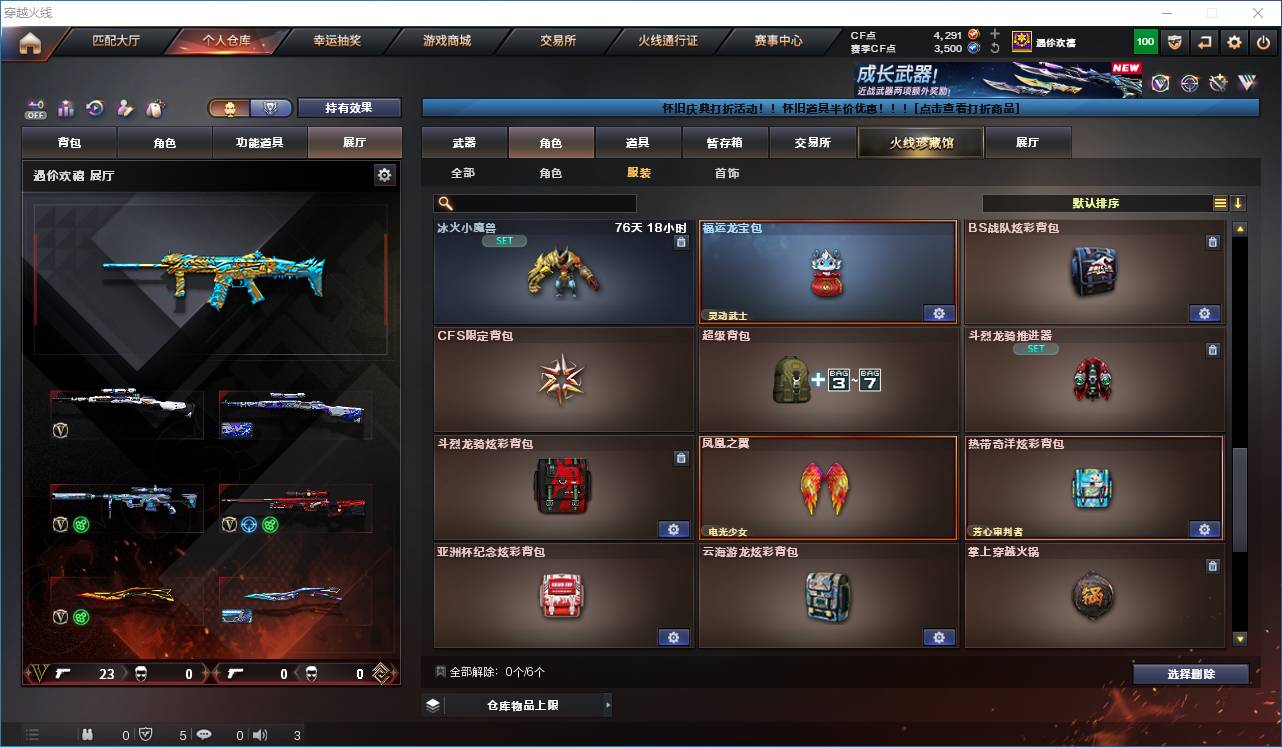Open the gear icon on the 福运龙宝包 item card
The height and width of the screenshot is (747, 1282).
point(938,313)
